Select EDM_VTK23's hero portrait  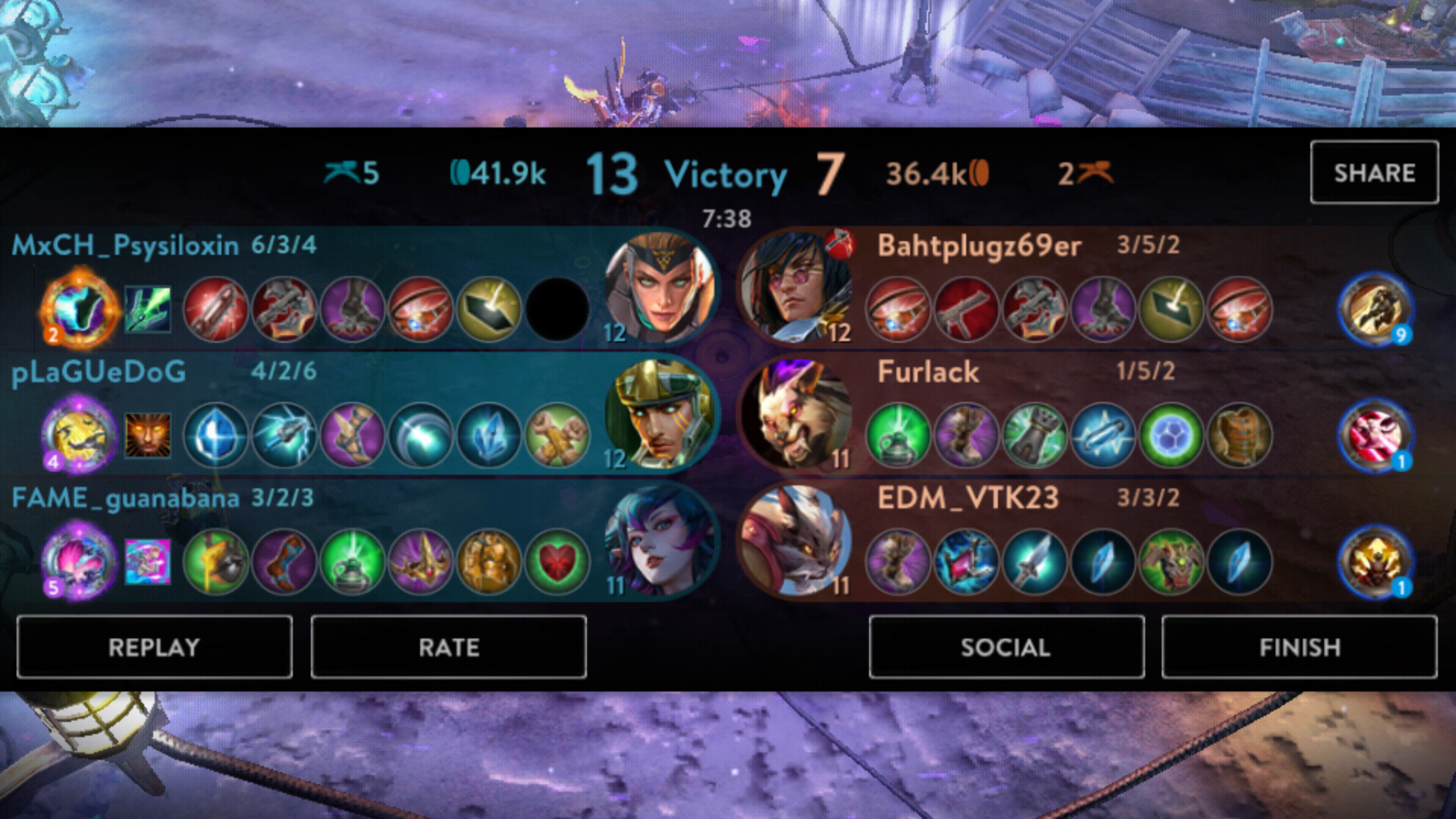[x=796, y=541]
